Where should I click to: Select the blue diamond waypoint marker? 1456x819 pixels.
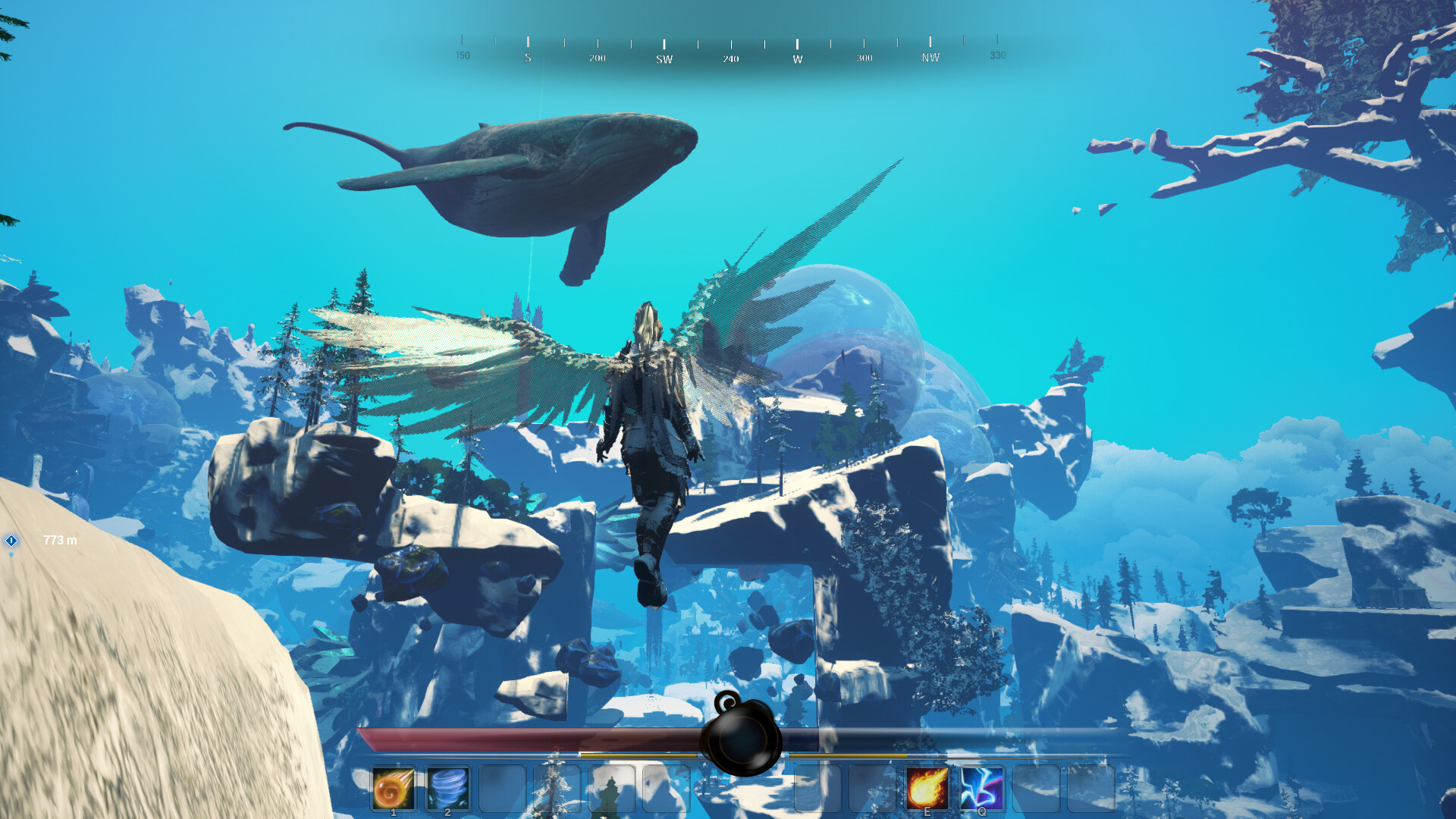(x=11, y=541)
